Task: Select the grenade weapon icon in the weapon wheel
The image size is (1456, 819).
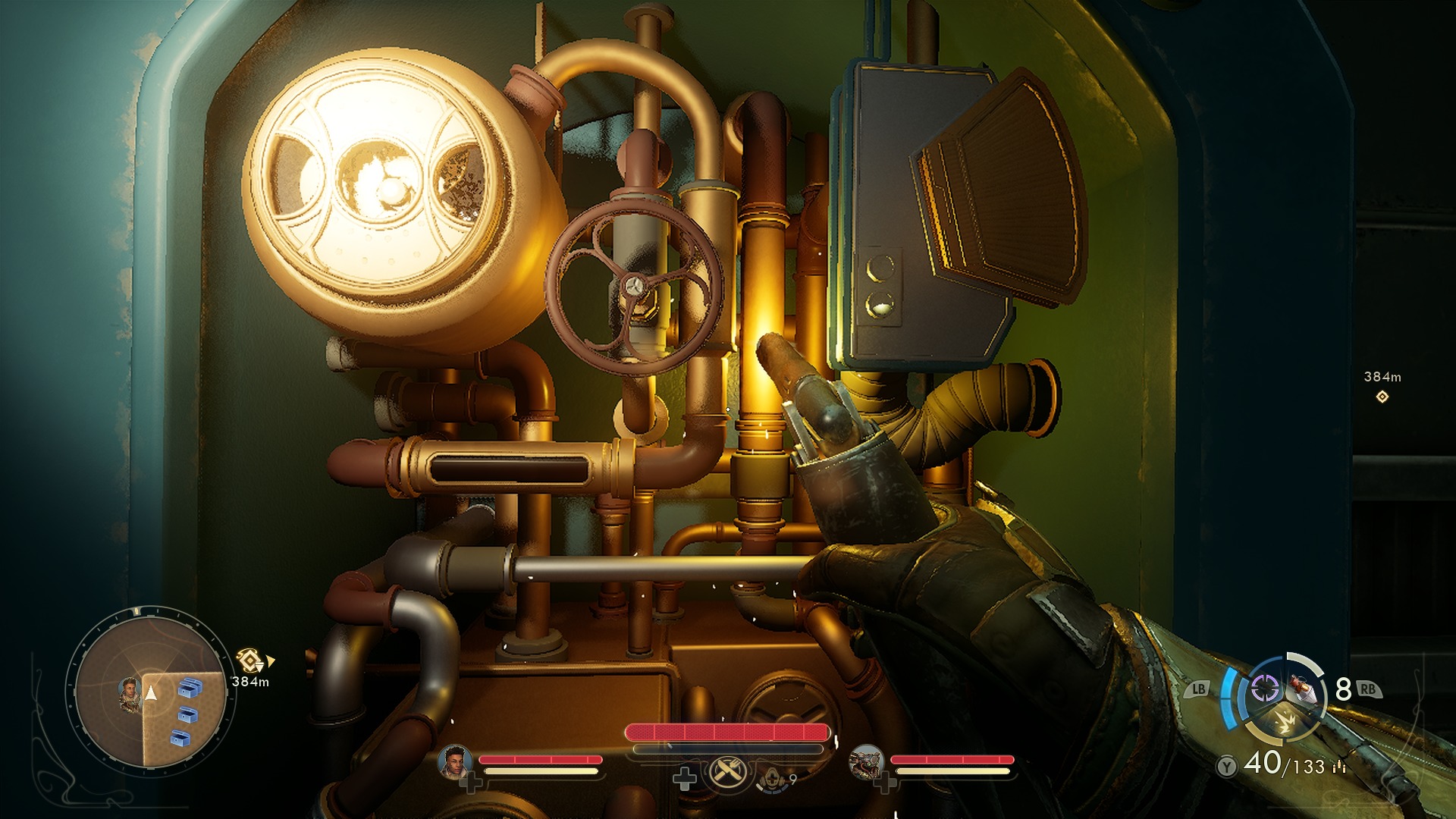Action: (1302, 688)
